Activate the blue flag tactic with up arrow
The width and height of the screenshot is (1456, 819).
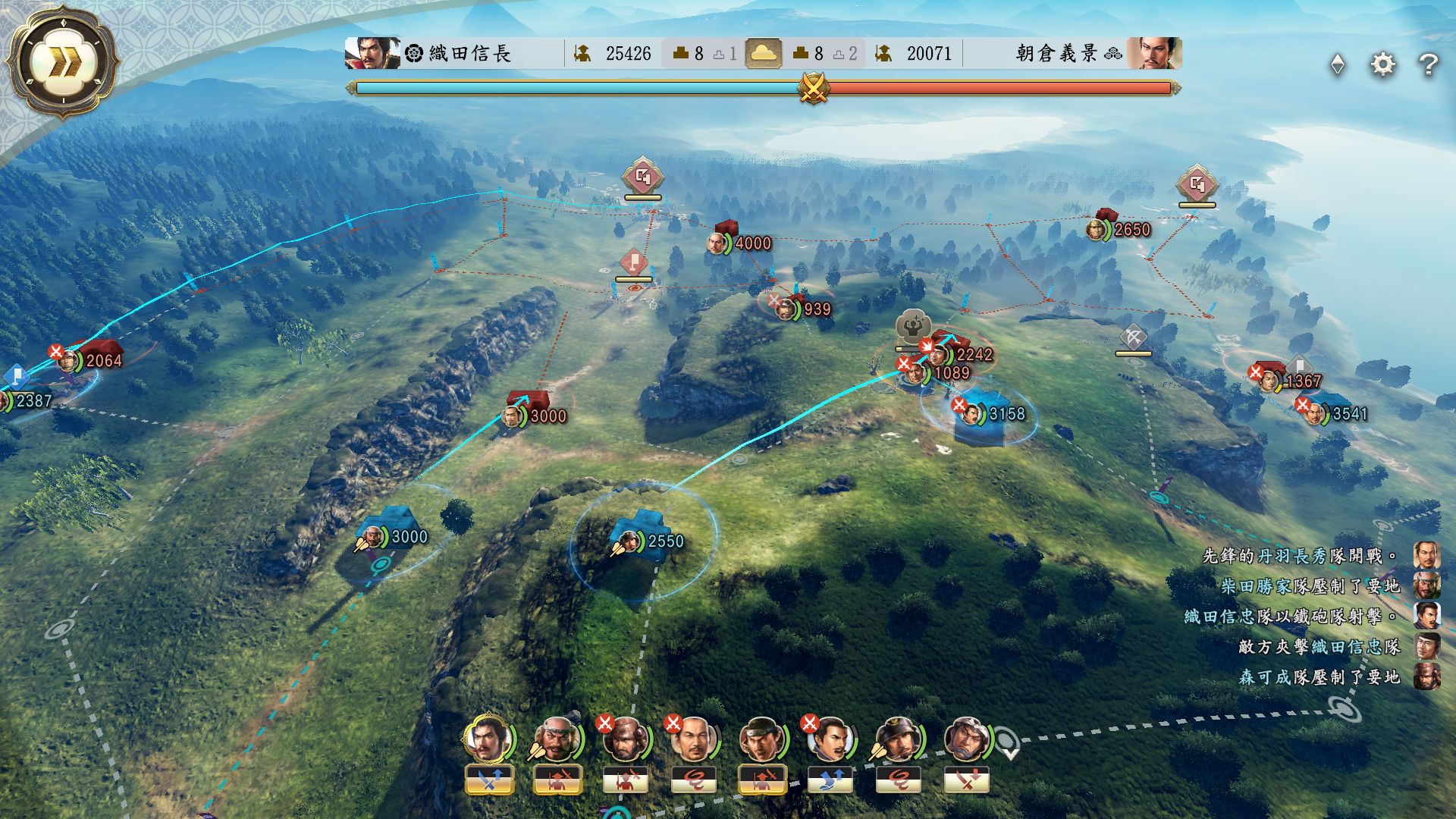(830, 780)
